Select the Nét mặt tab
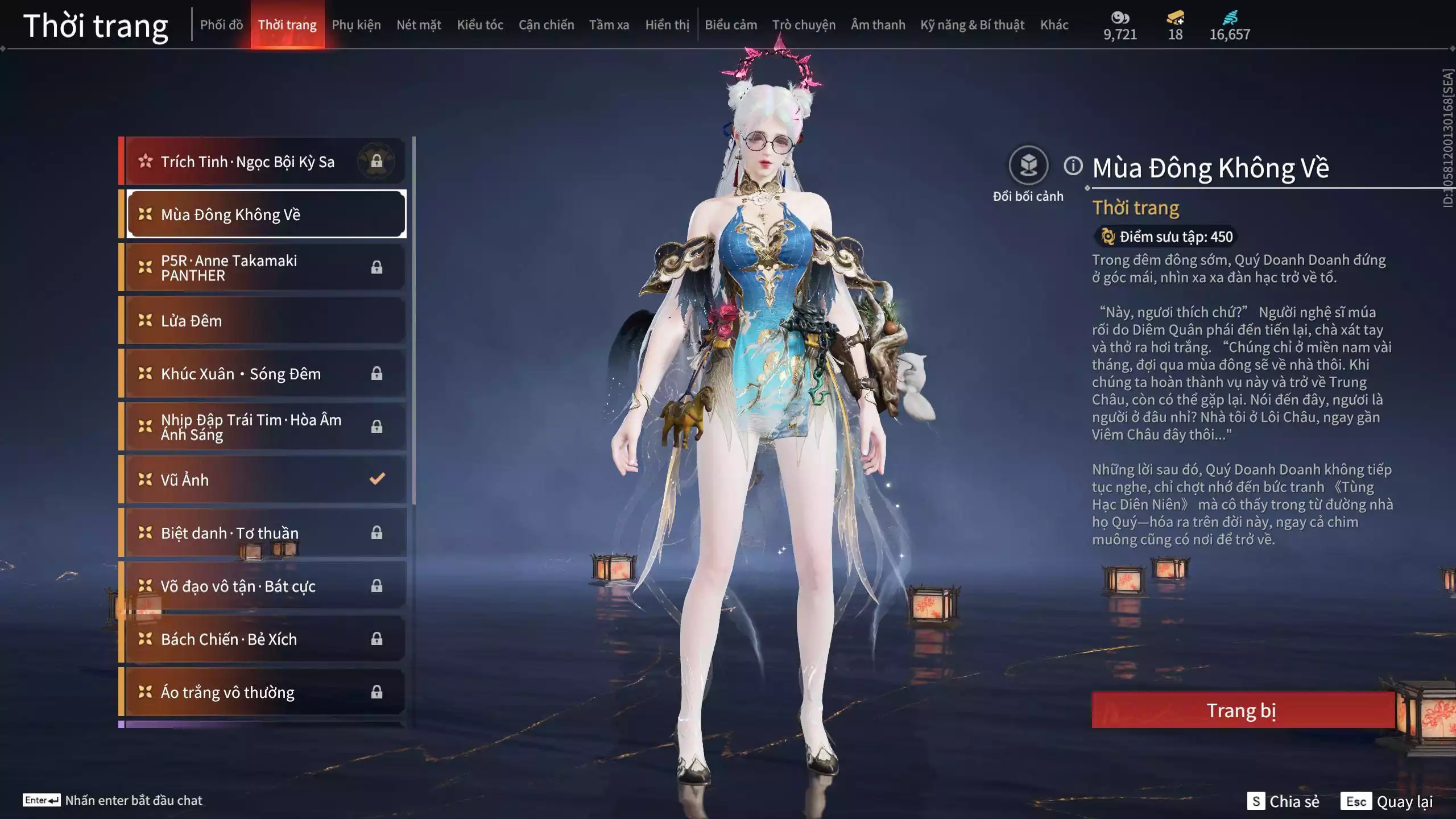1456x819 pixels. (x=419, y=25)
